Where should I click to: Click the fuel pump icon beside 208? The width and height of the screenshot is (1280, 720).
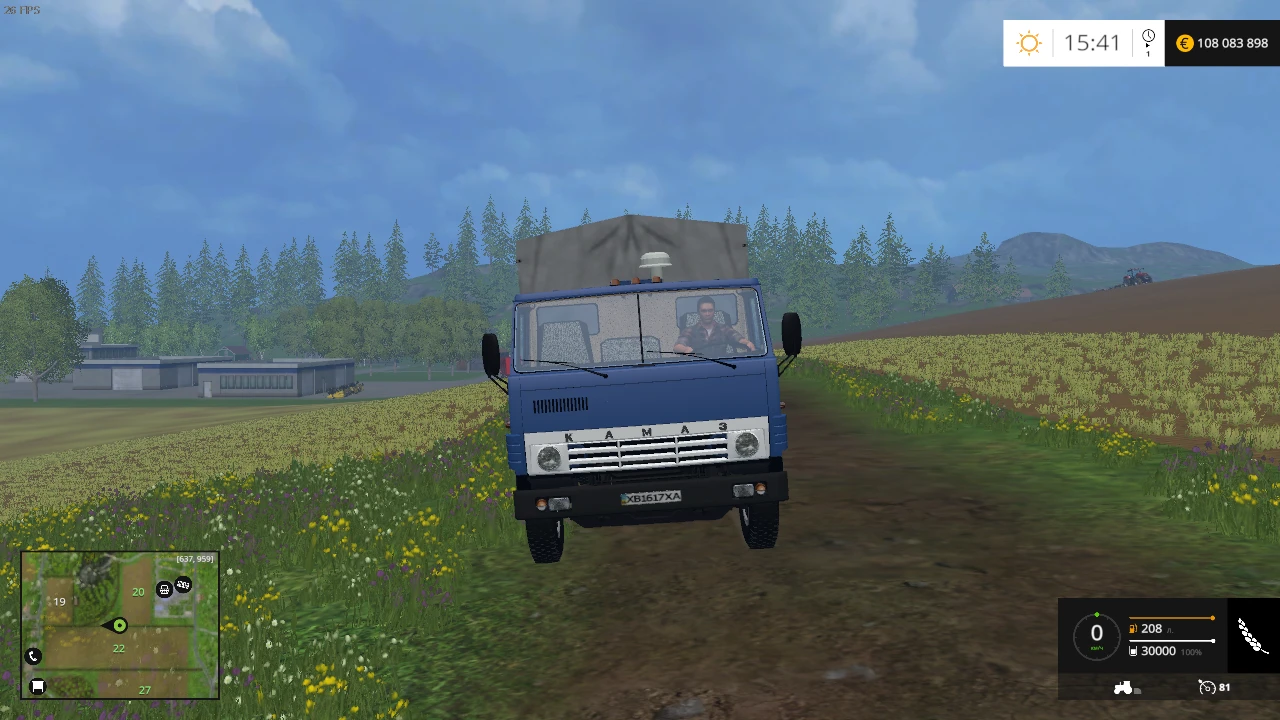click(x=1133, y=629)
